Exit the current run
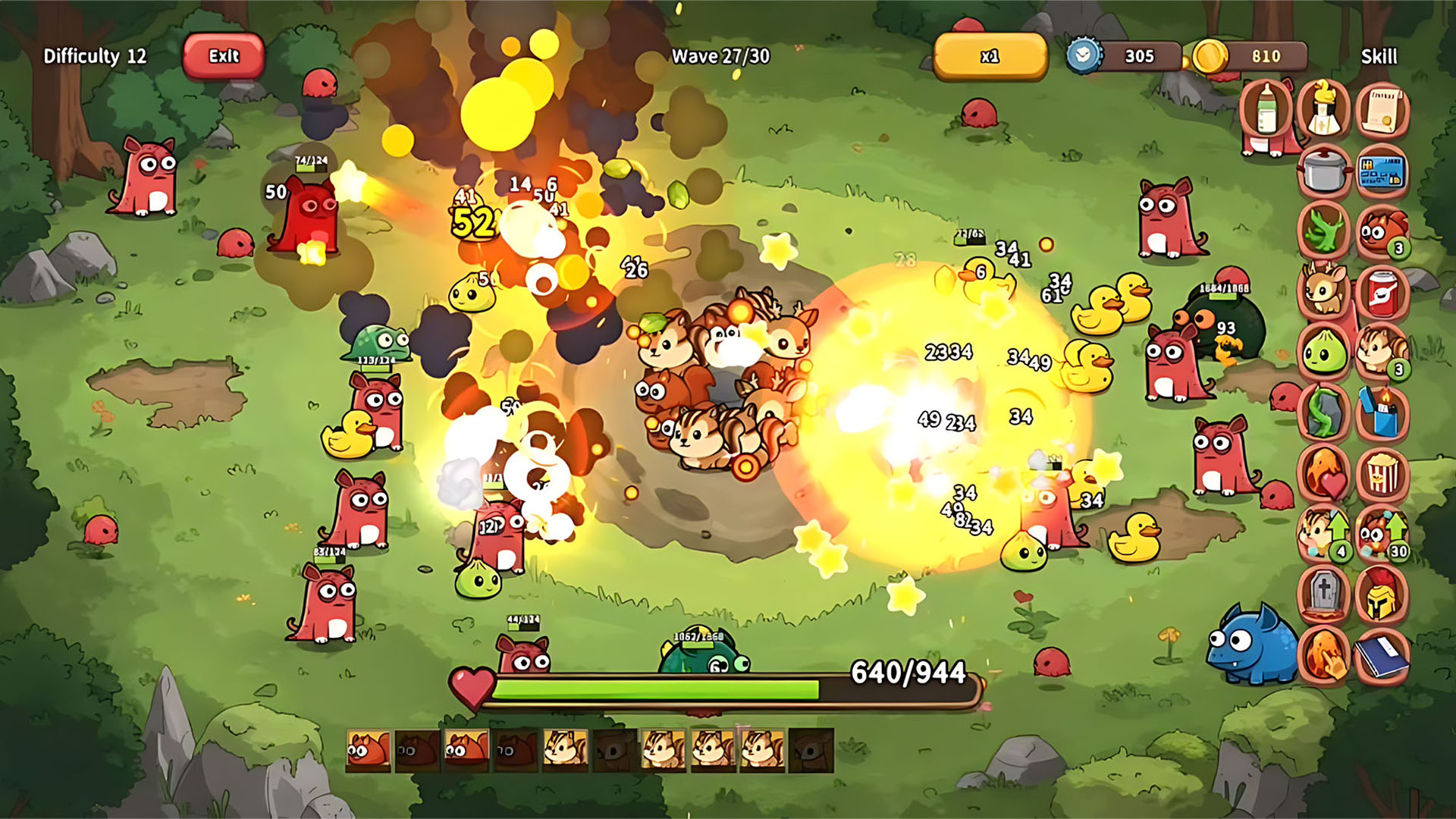Viewport: 1456px width, 819px height. pyautogui.click(x=224, y=56)
